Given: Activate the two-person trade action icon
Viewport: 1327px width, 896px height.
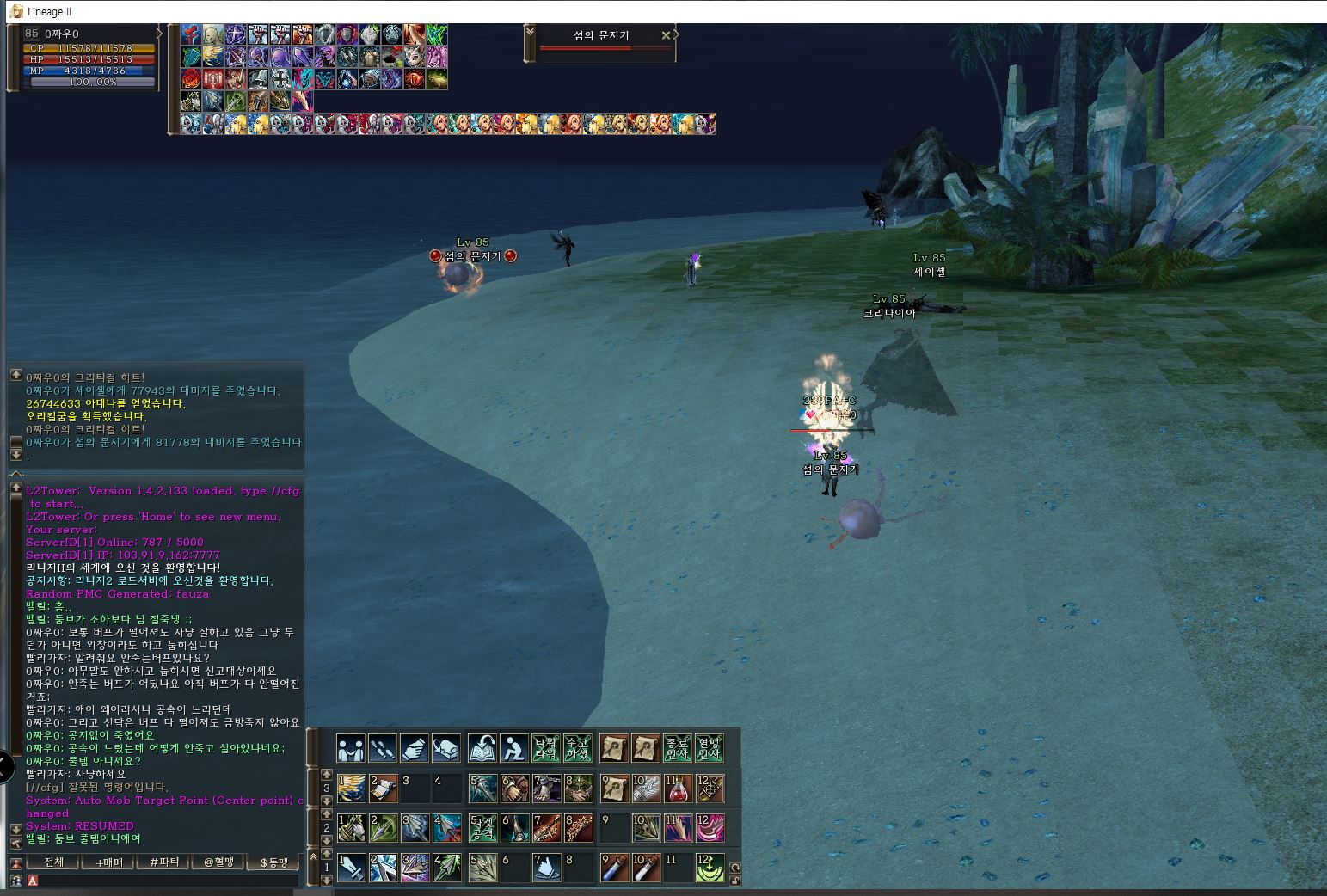Looking at the screenshot, I should coord(351,748).
